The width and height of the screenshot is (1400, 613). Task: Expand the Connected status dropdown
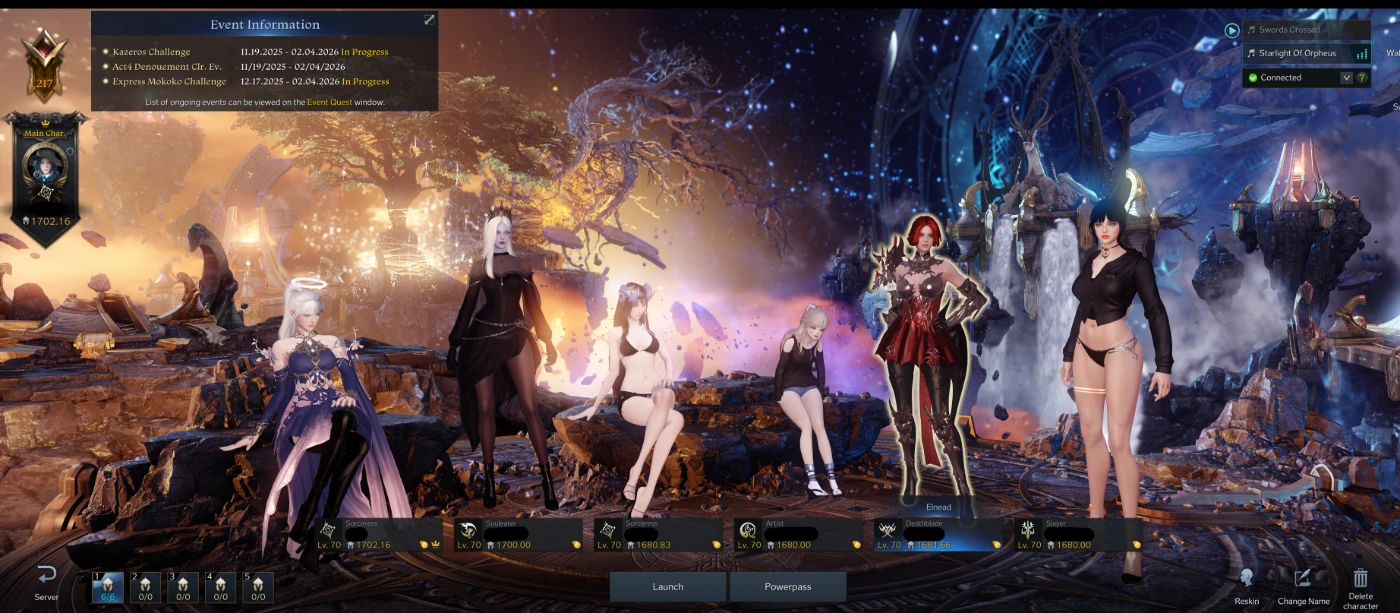[x=1346, y=77]
